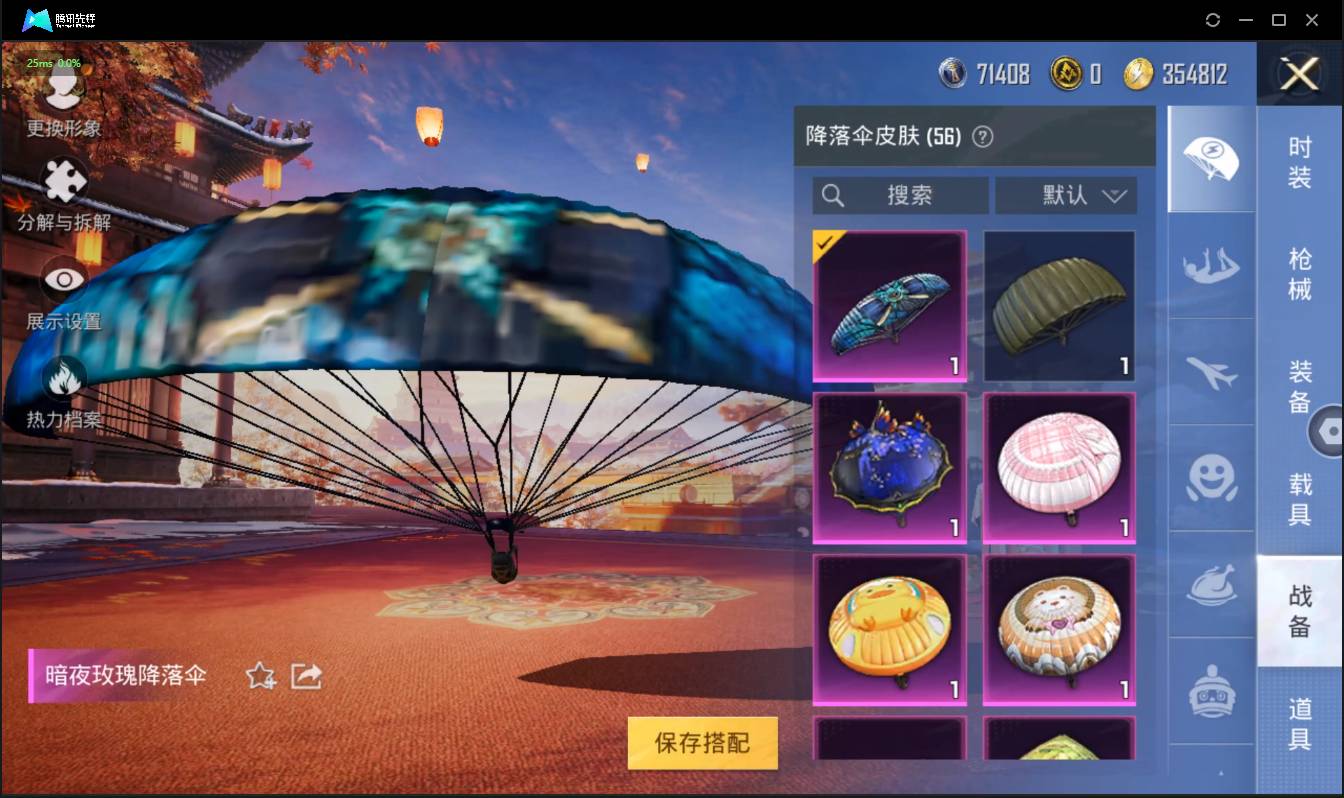The width and height of the screenshot is (1344, 798).
Task: Click the silver coin balance icon showing 71408
Action: point(953,72)
